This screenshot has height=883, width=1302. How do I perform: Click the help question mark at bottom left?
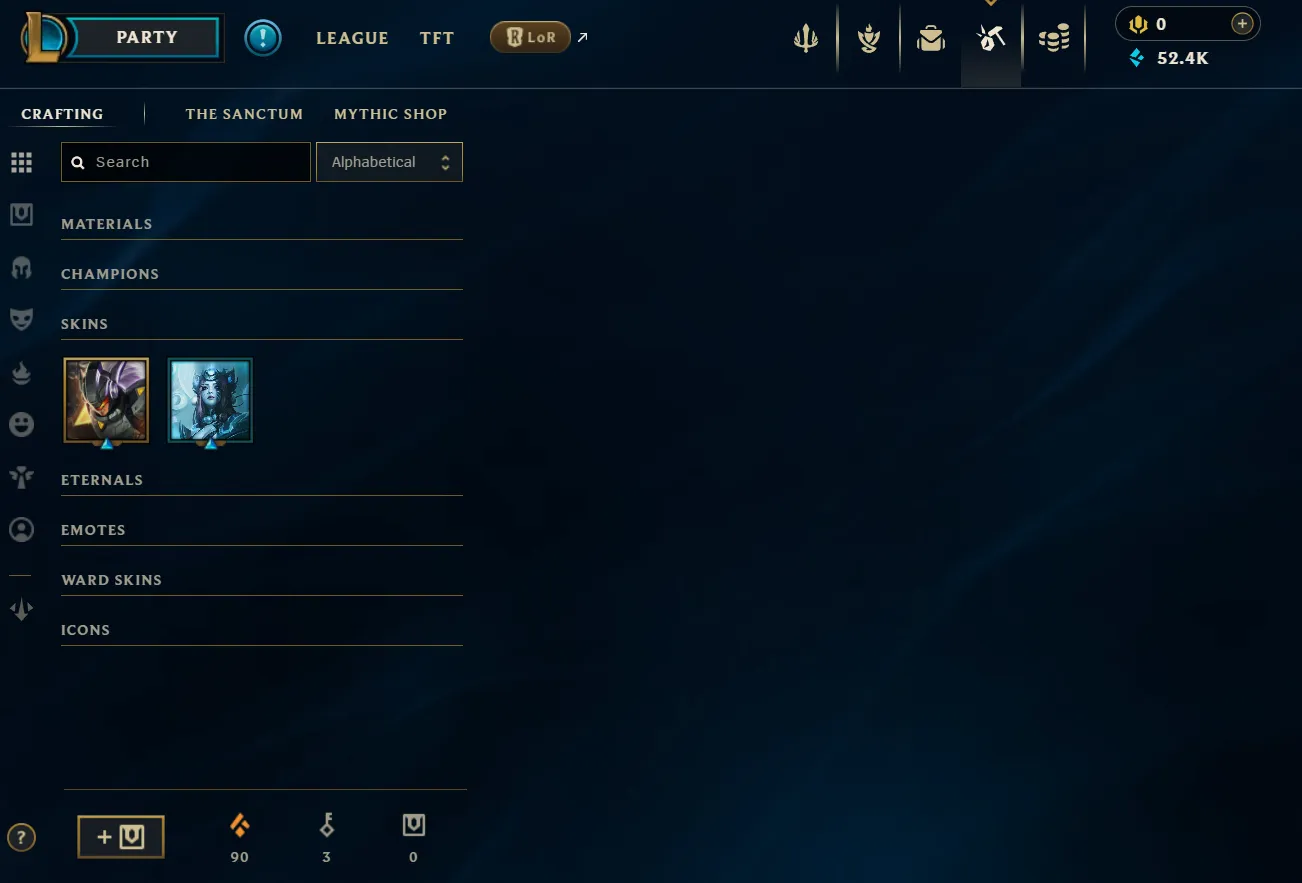pos(21,837)
